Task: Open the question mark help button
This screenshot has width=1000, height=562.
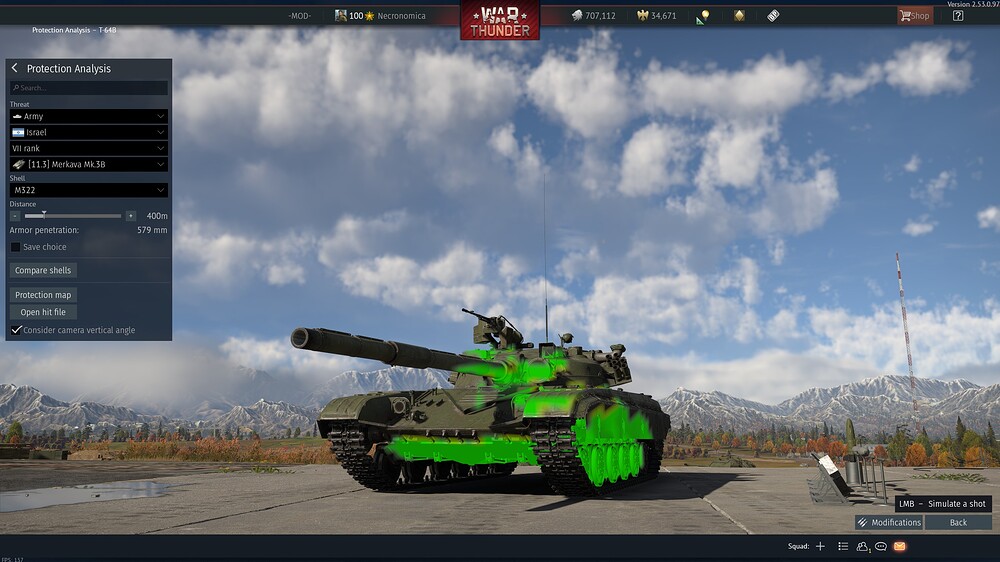Action: tap(958, 16)
